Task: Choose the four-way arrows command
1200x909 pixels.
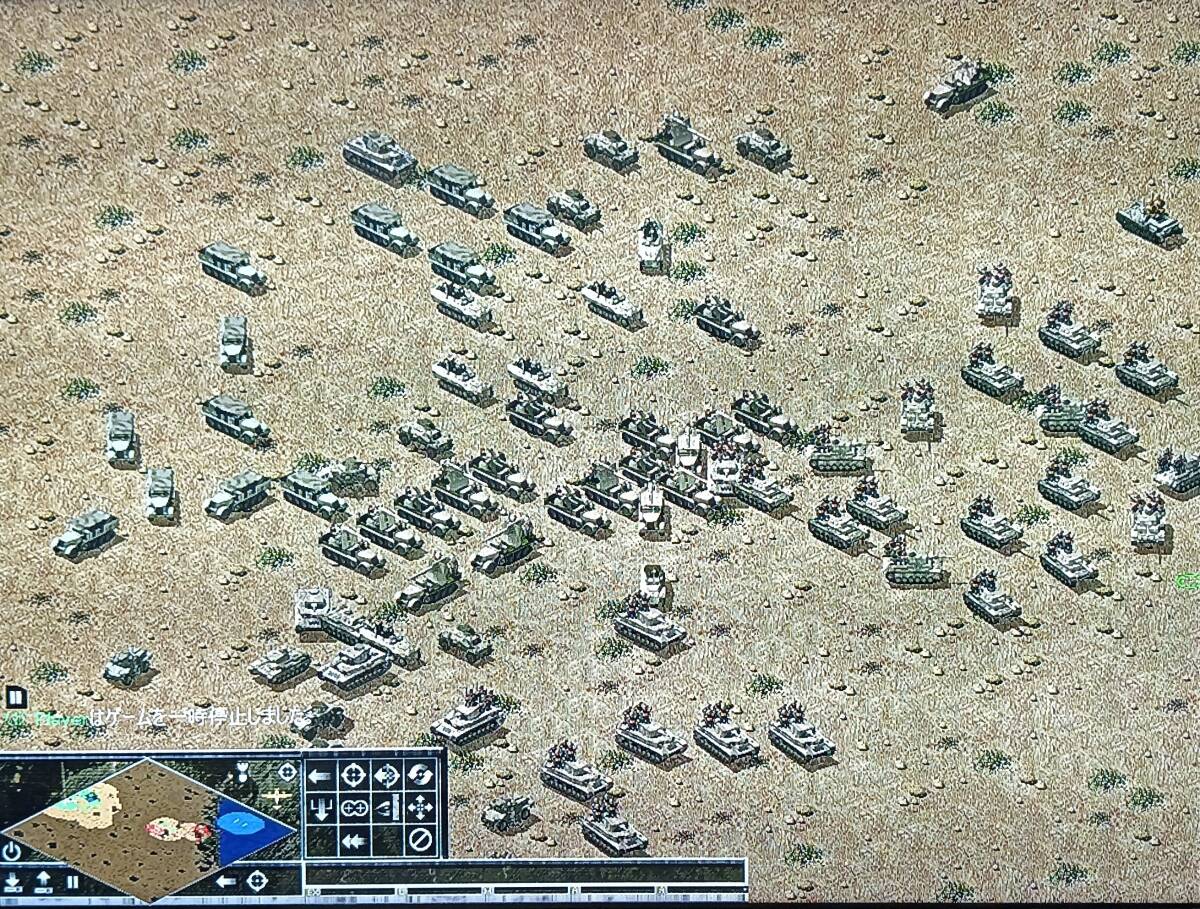Action: 421,808
